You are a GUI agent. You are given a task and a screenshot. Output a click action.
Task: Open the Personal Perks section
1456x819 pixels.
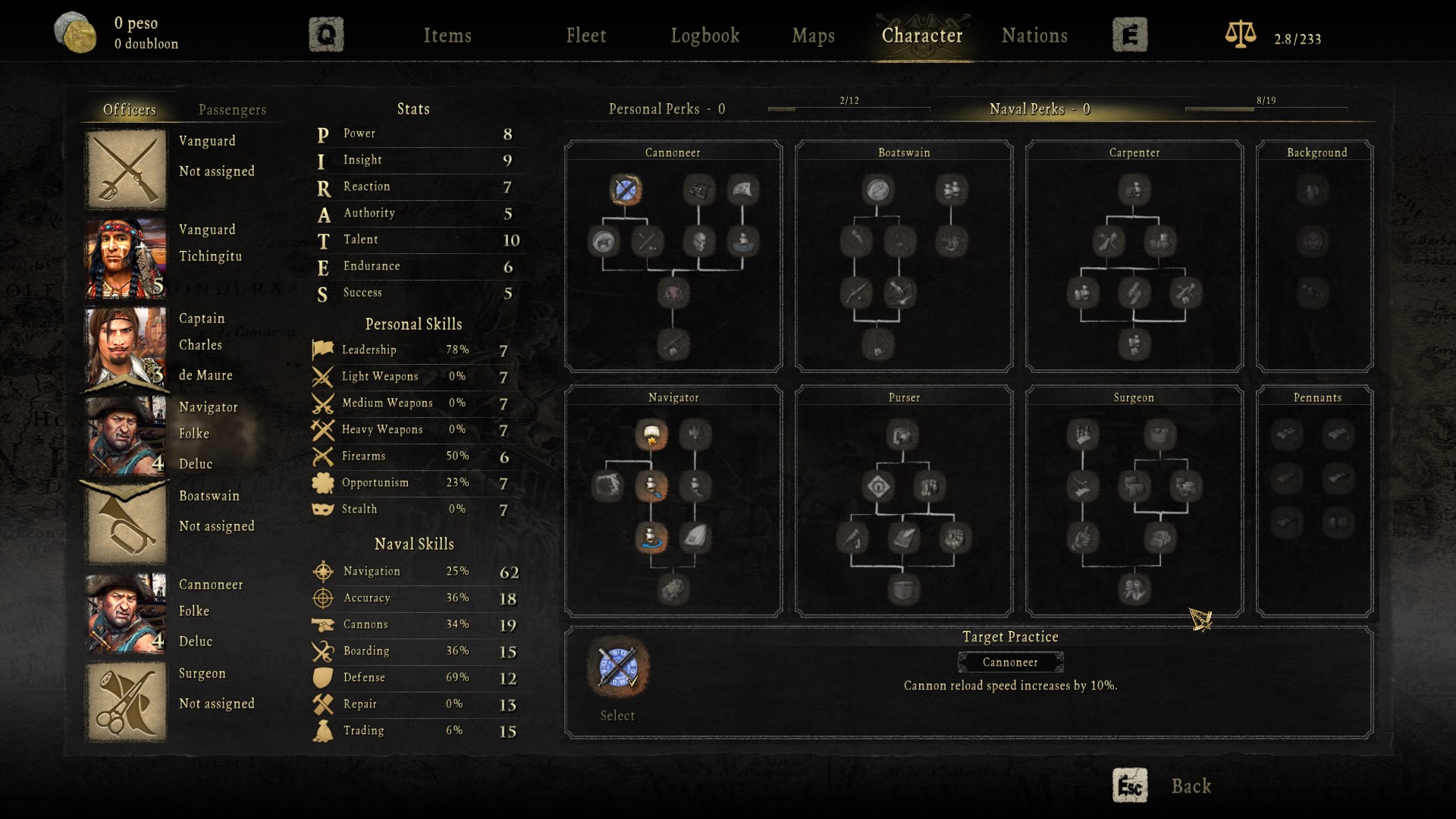[x=667, y=109]
